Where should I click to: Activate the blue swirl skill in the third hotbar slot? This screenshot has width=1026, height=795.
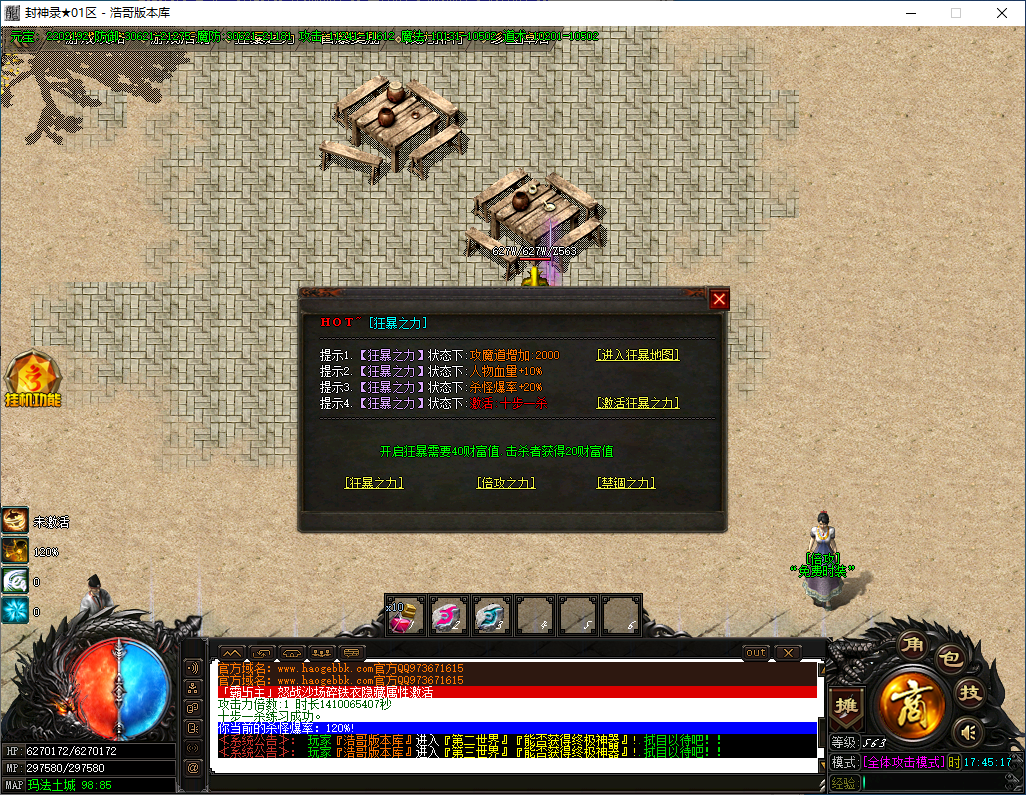coord(490,616)
